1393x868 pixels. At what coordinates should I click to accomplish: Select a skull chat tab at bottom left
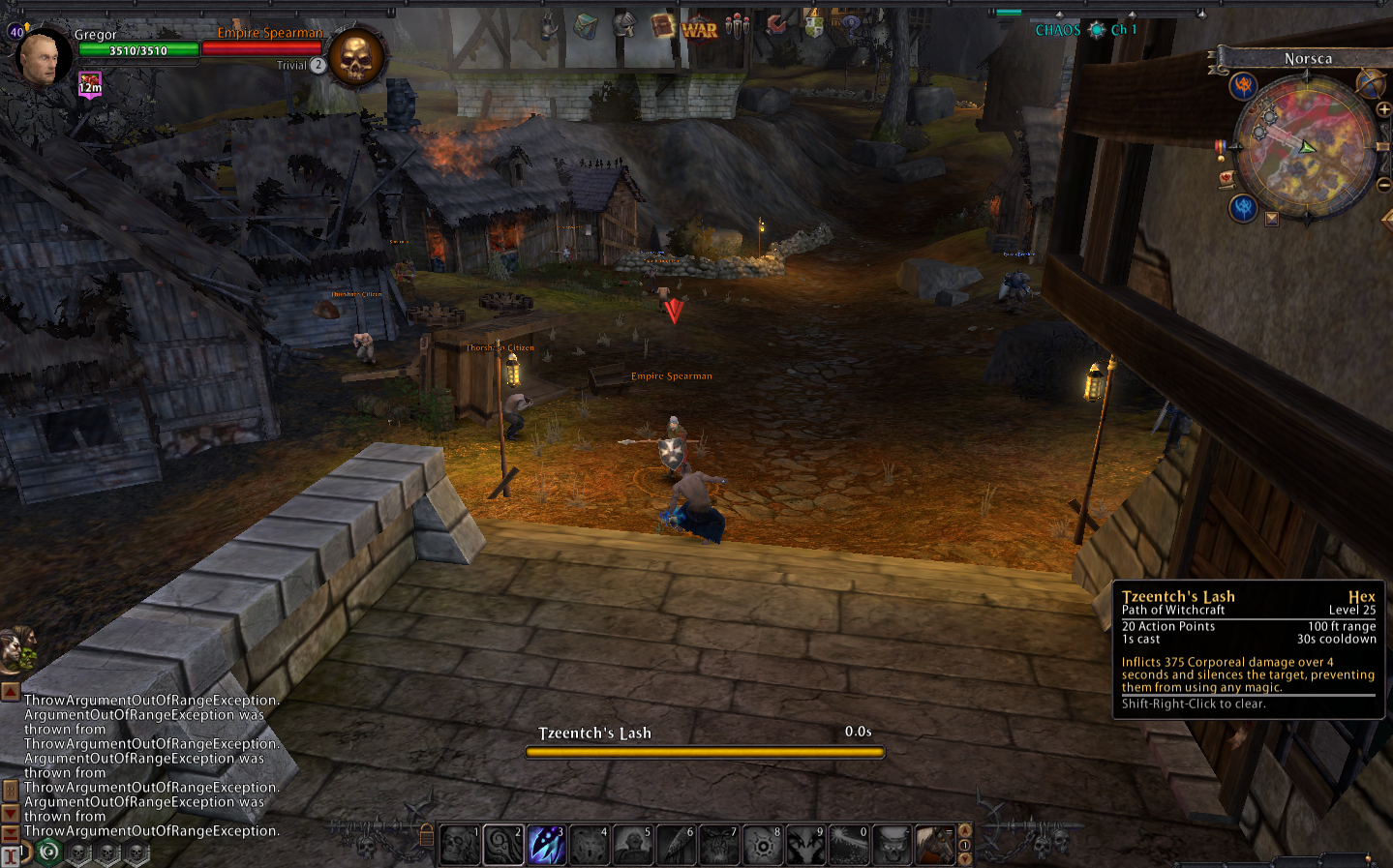tap(79, 852)
